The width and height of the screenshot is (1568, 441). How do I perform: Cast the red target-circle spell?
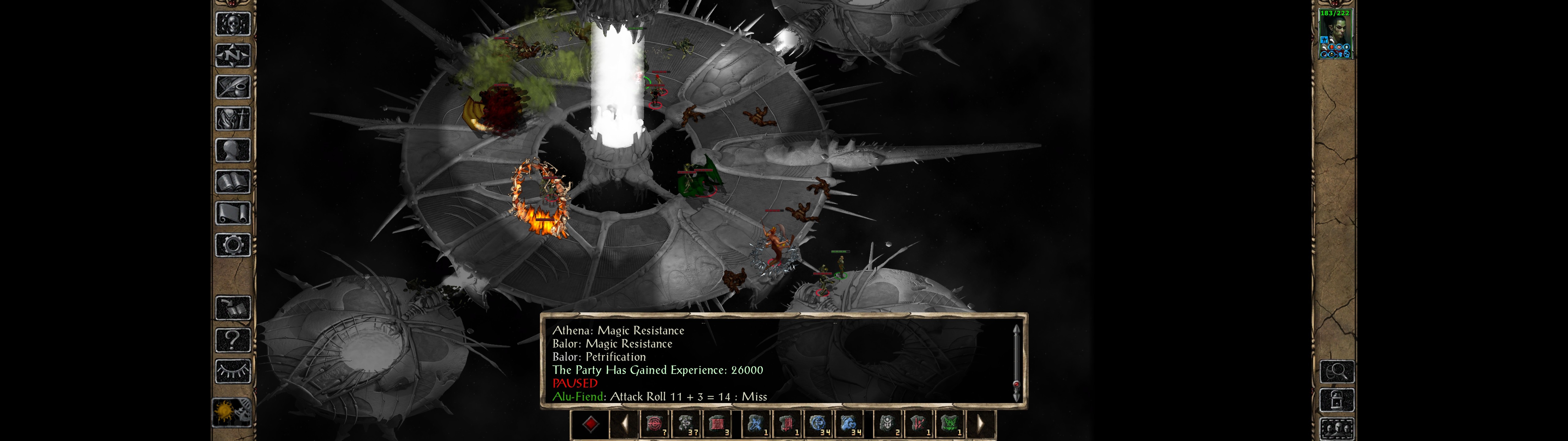coord(655,424)
